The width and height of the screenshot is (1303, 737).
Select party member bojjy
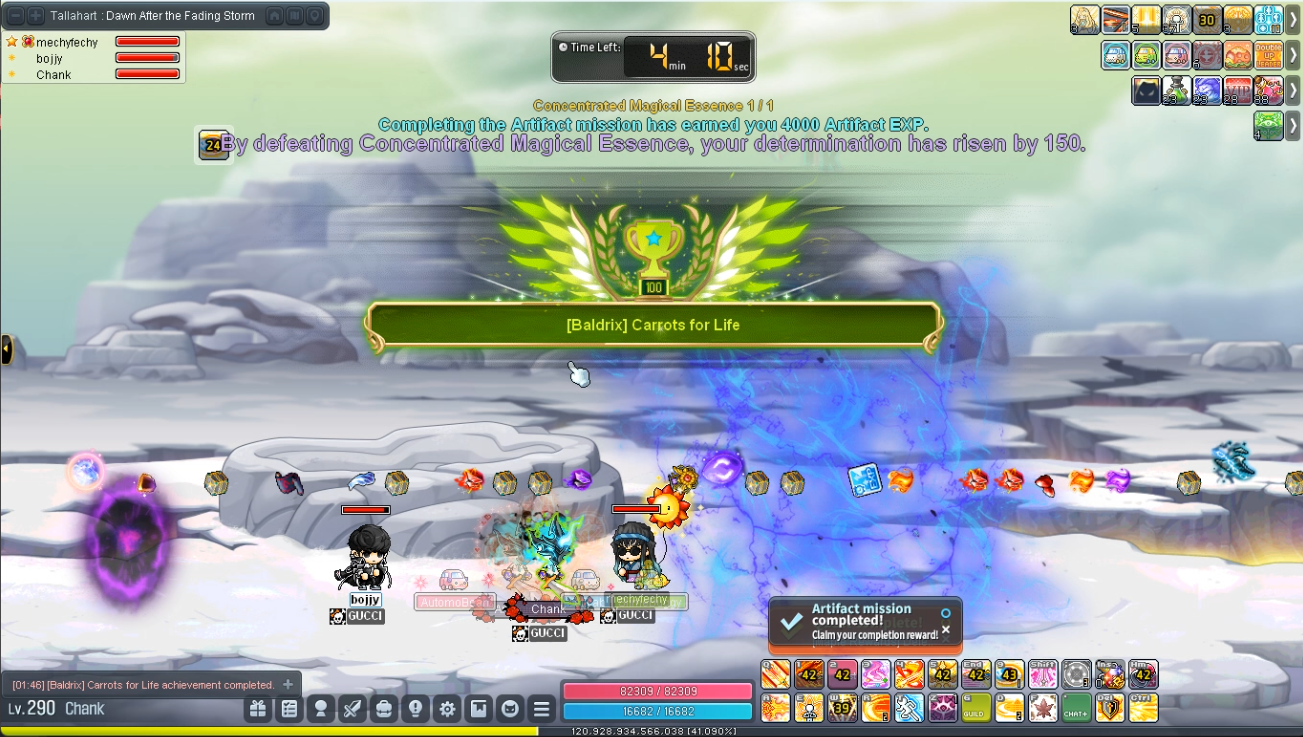(50, 59)
